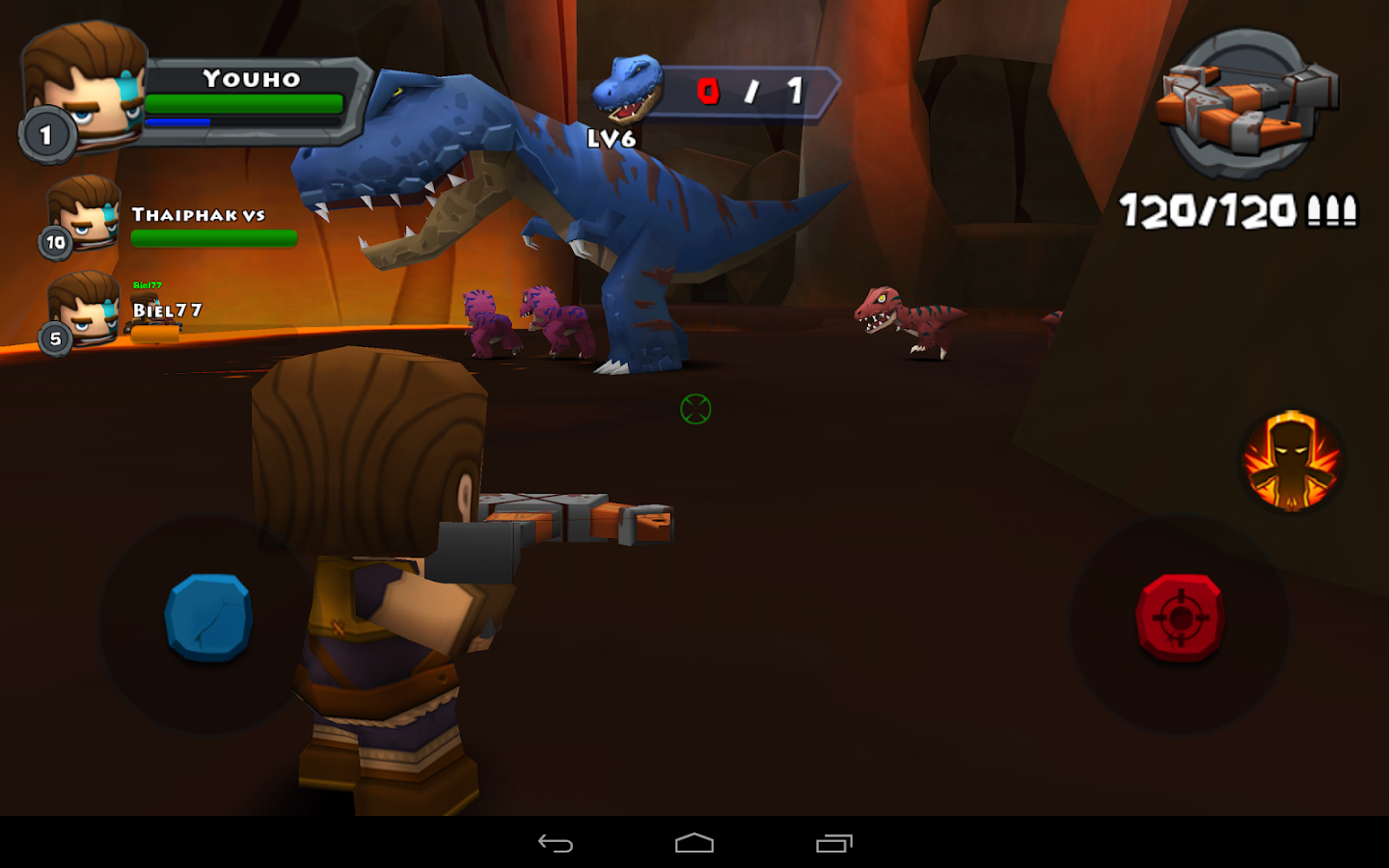This screenshot has width=1389, height=868.
Task: Tap Thaiphak's health bar
Action: (x=214, y=238)
